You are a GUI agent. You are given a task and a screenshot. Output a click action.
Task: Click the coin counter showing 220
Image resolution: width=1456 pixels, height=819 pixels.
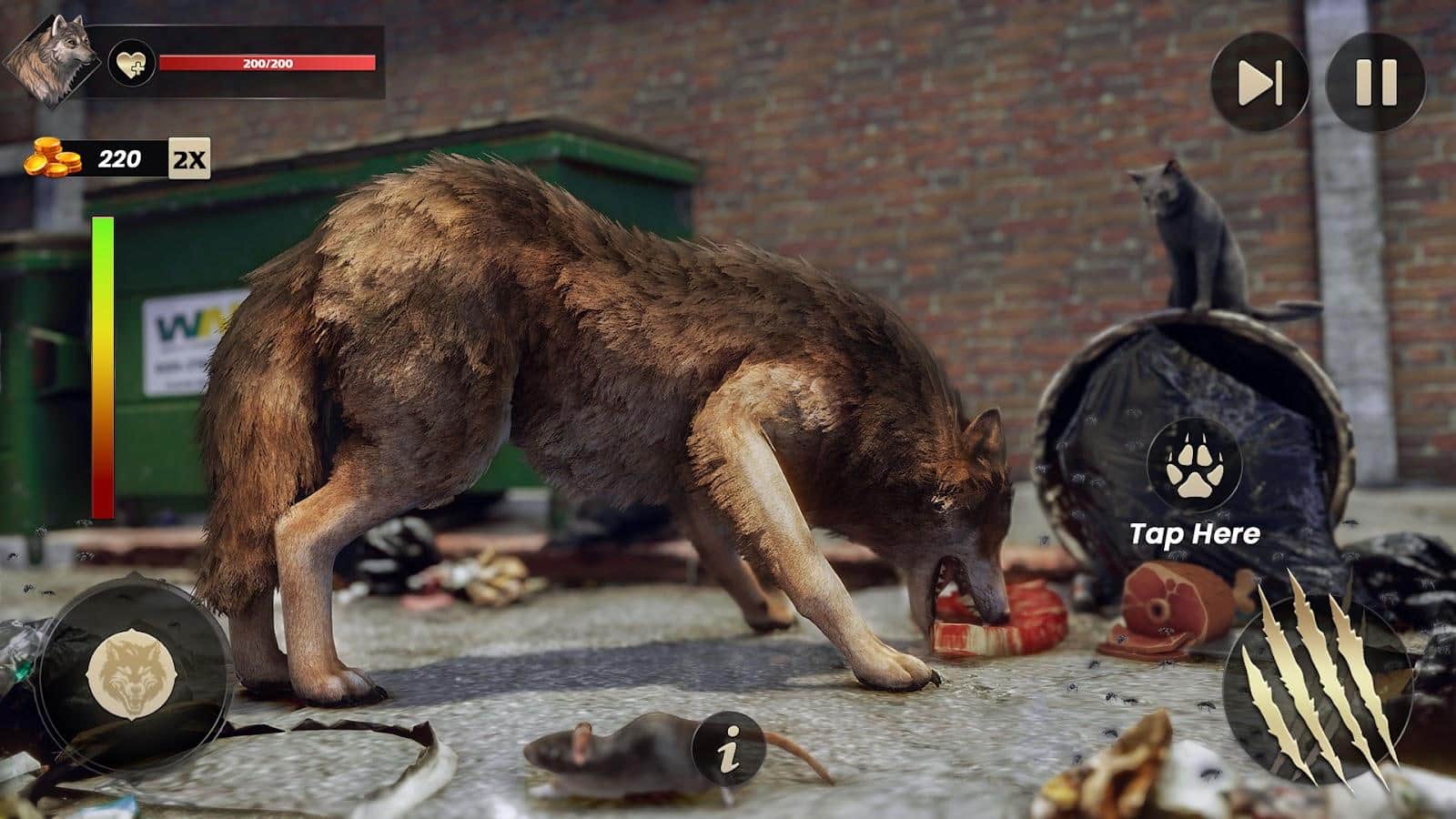click(121, 157)
